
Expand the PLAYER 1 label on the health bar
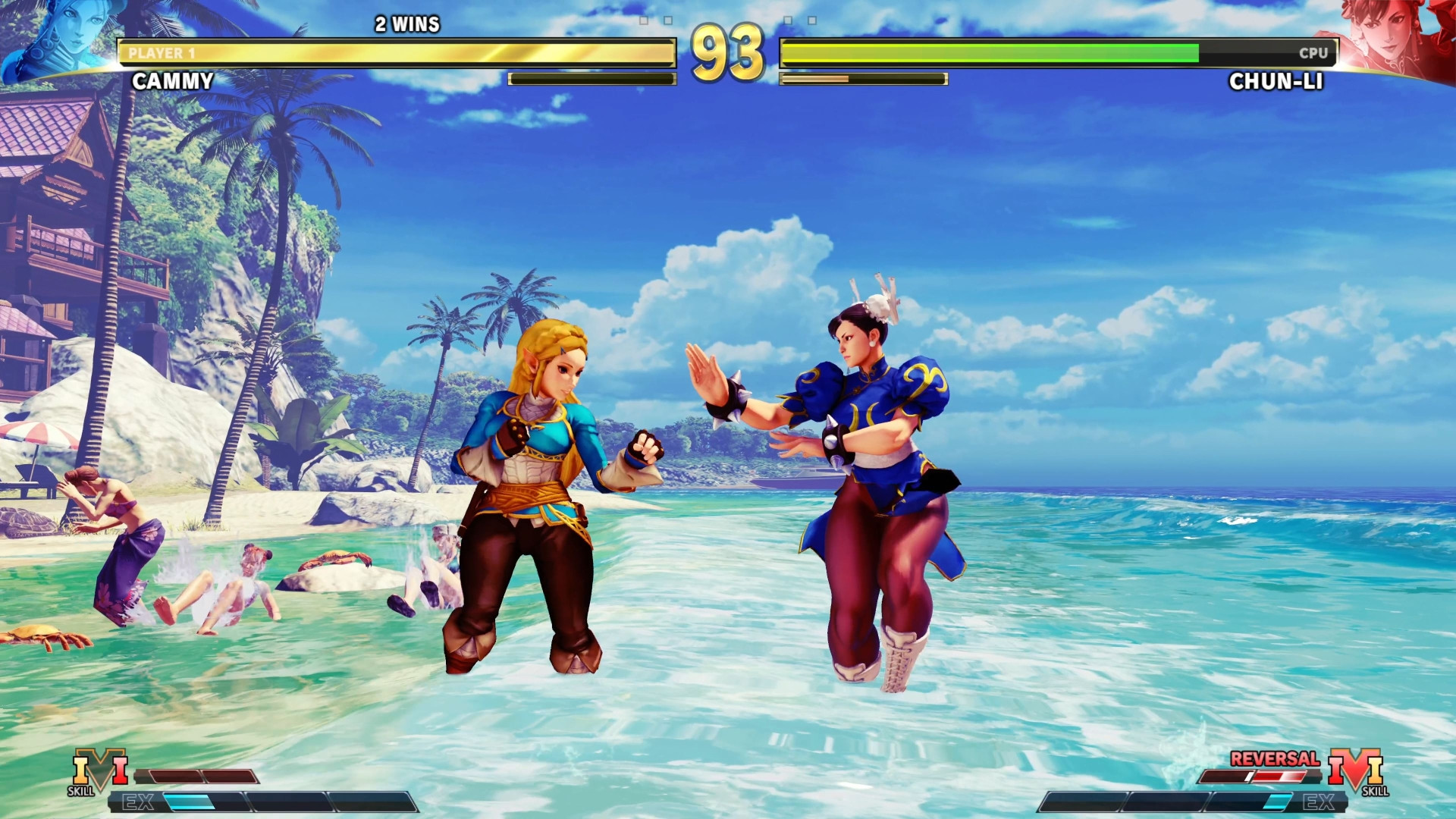(x=161, y=53)
